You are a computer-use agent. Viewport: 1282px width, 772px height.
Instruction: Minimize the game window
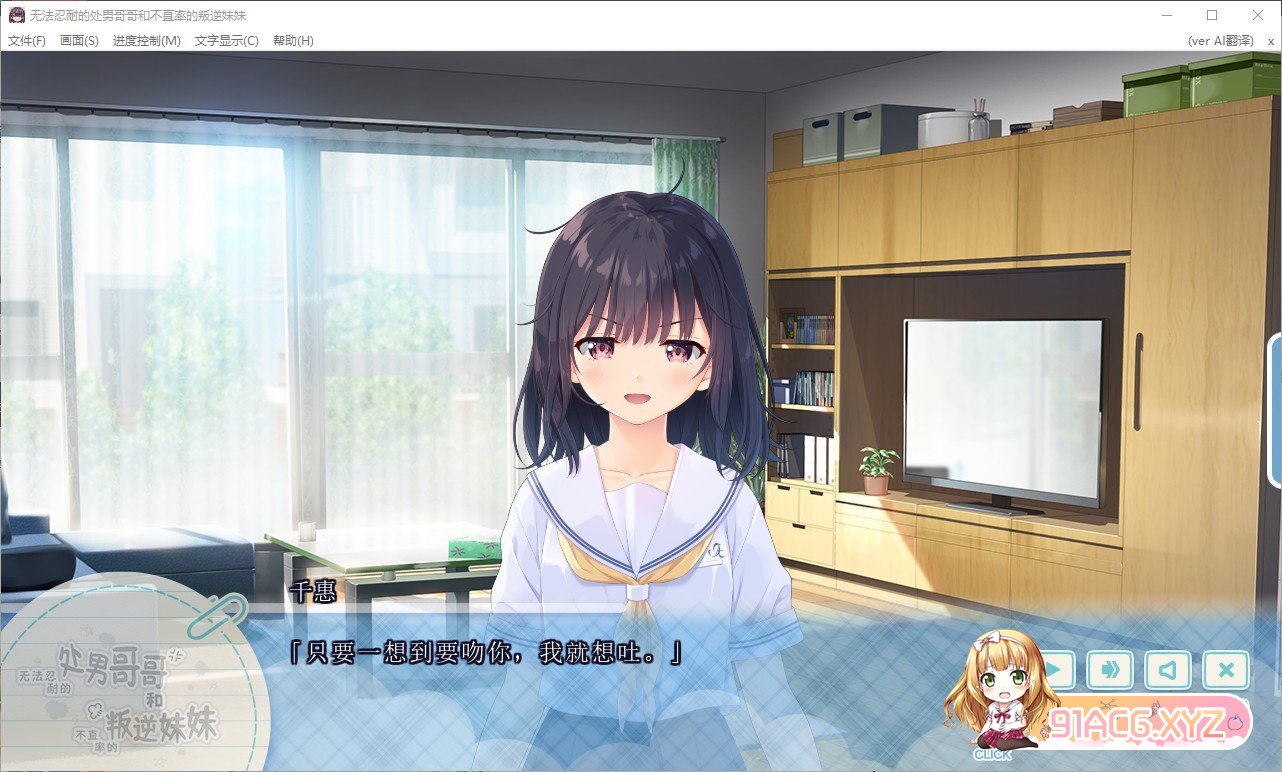tap(1166, 15)
